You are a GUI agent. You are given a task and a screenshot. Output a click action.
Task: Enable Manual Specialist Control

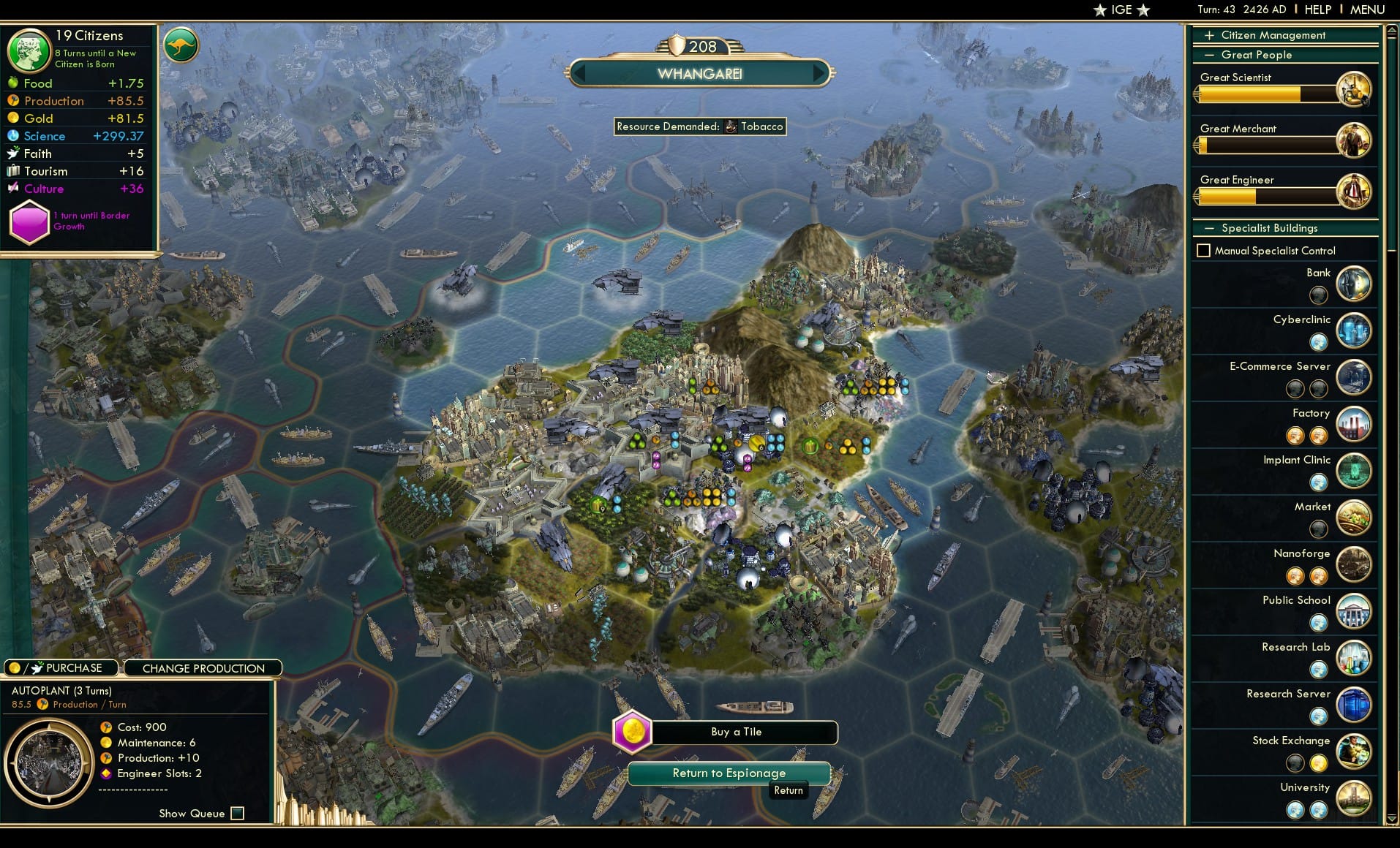1204,250
